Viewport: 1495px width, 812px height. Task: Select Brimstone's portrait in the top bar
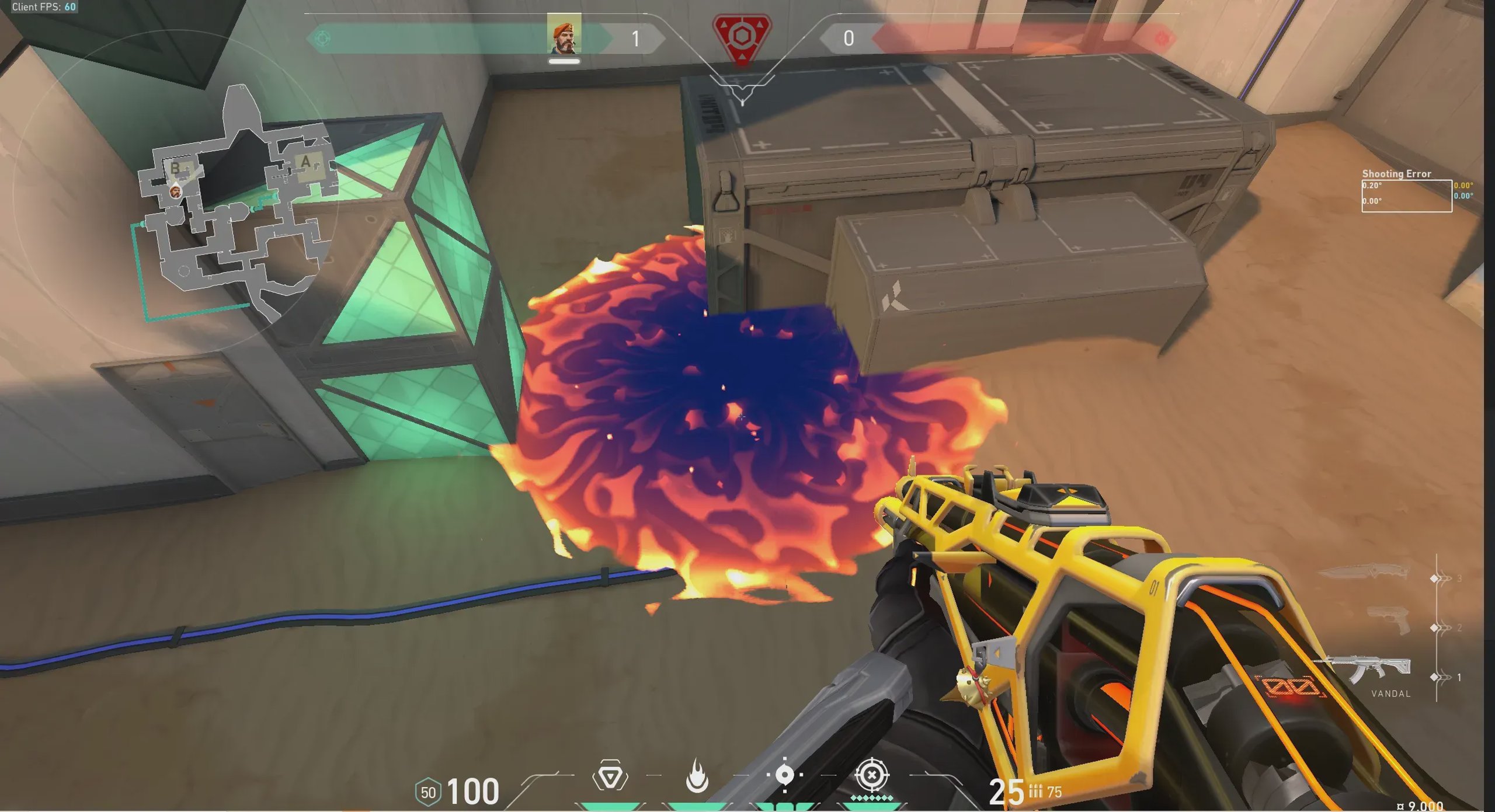(x=564, y=34)
